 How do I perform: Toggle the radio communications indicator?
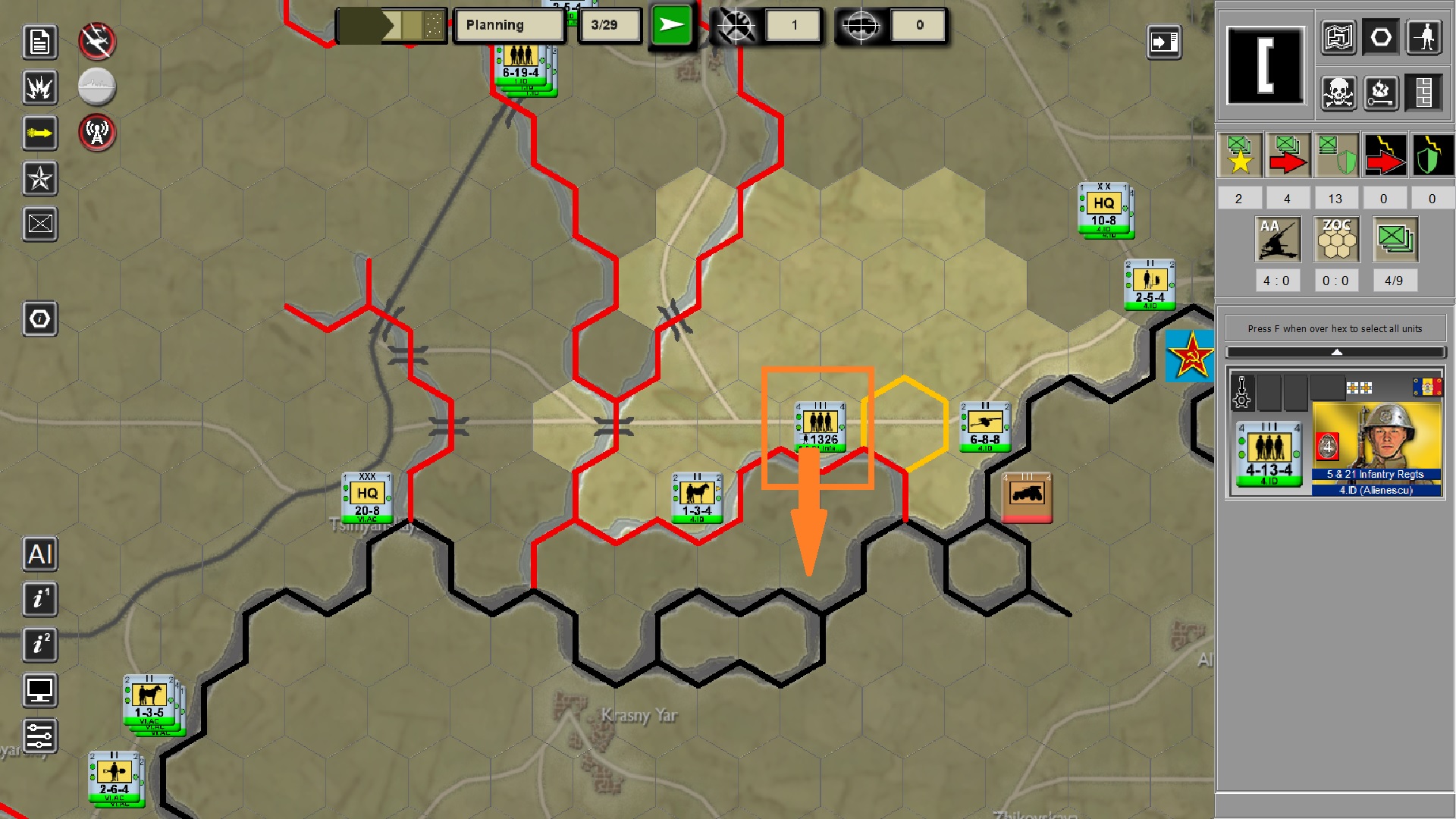click(x=96, y=134)
